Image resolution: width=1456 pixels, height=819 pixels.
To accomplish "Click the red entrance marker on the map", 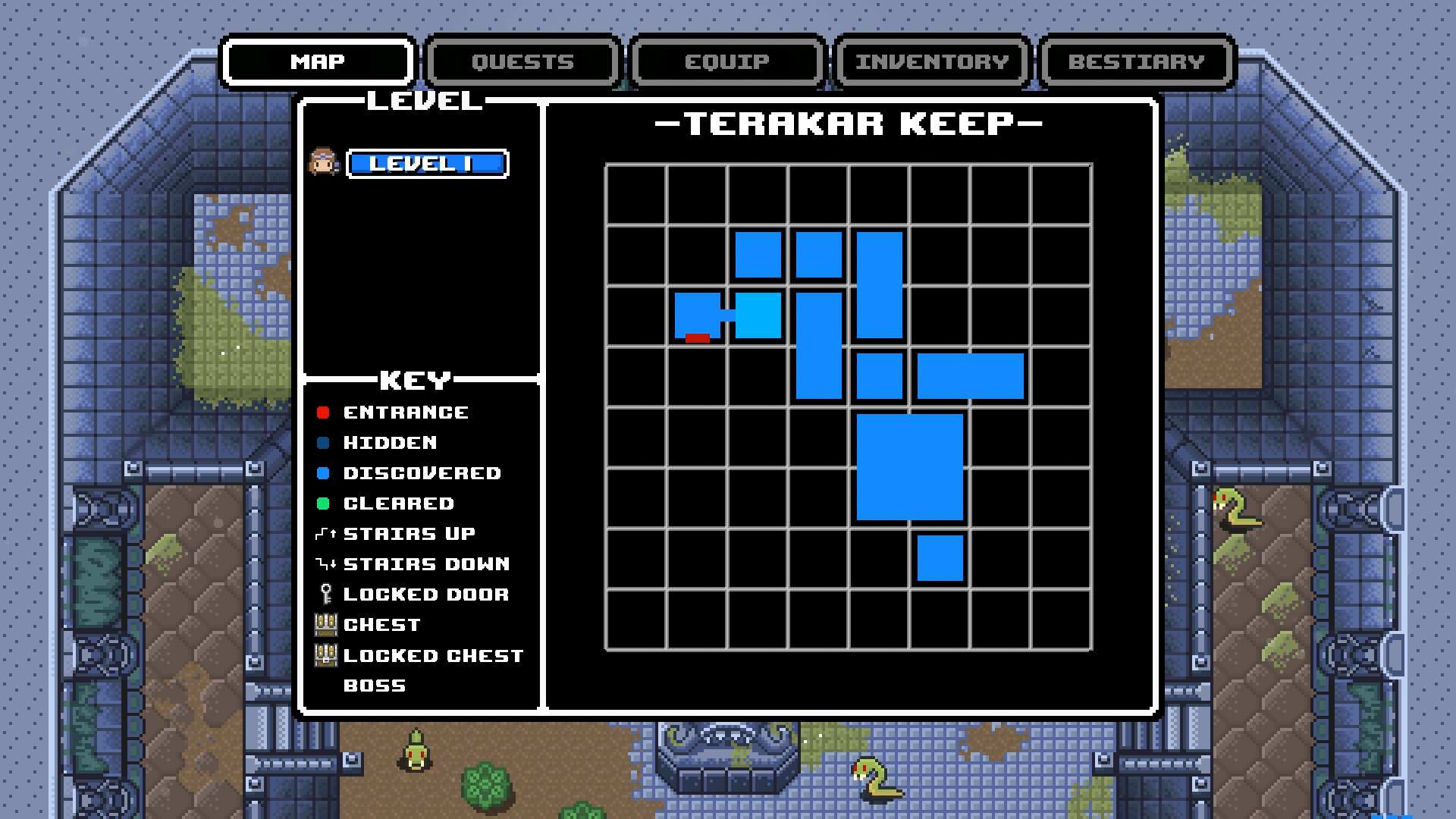I will [x=696, y=338].
